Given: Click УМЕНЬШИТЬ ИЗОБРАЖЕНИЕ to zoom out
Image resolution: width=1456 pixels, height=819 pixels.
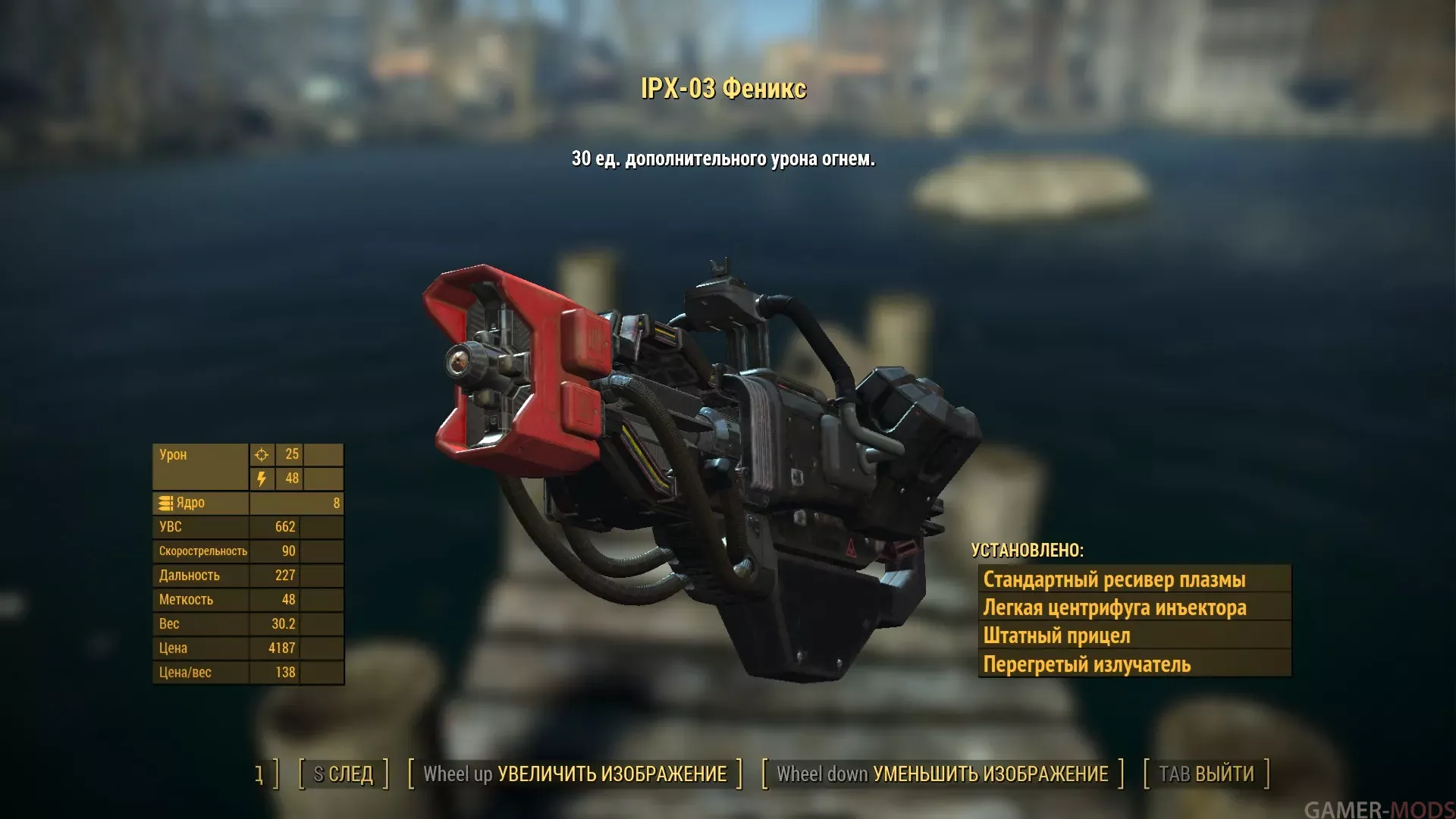Looking at the screenshot, I should pos(942,774).
